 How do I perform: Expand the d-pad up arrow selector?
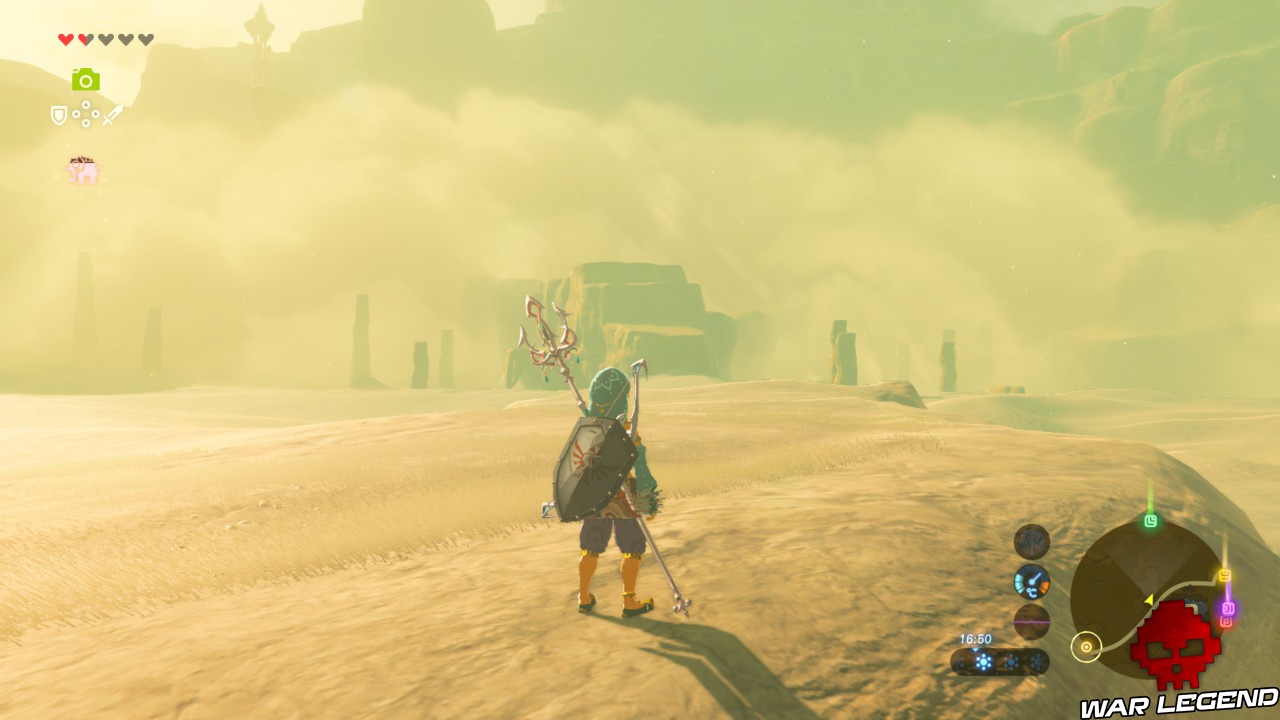coord(86,104)
